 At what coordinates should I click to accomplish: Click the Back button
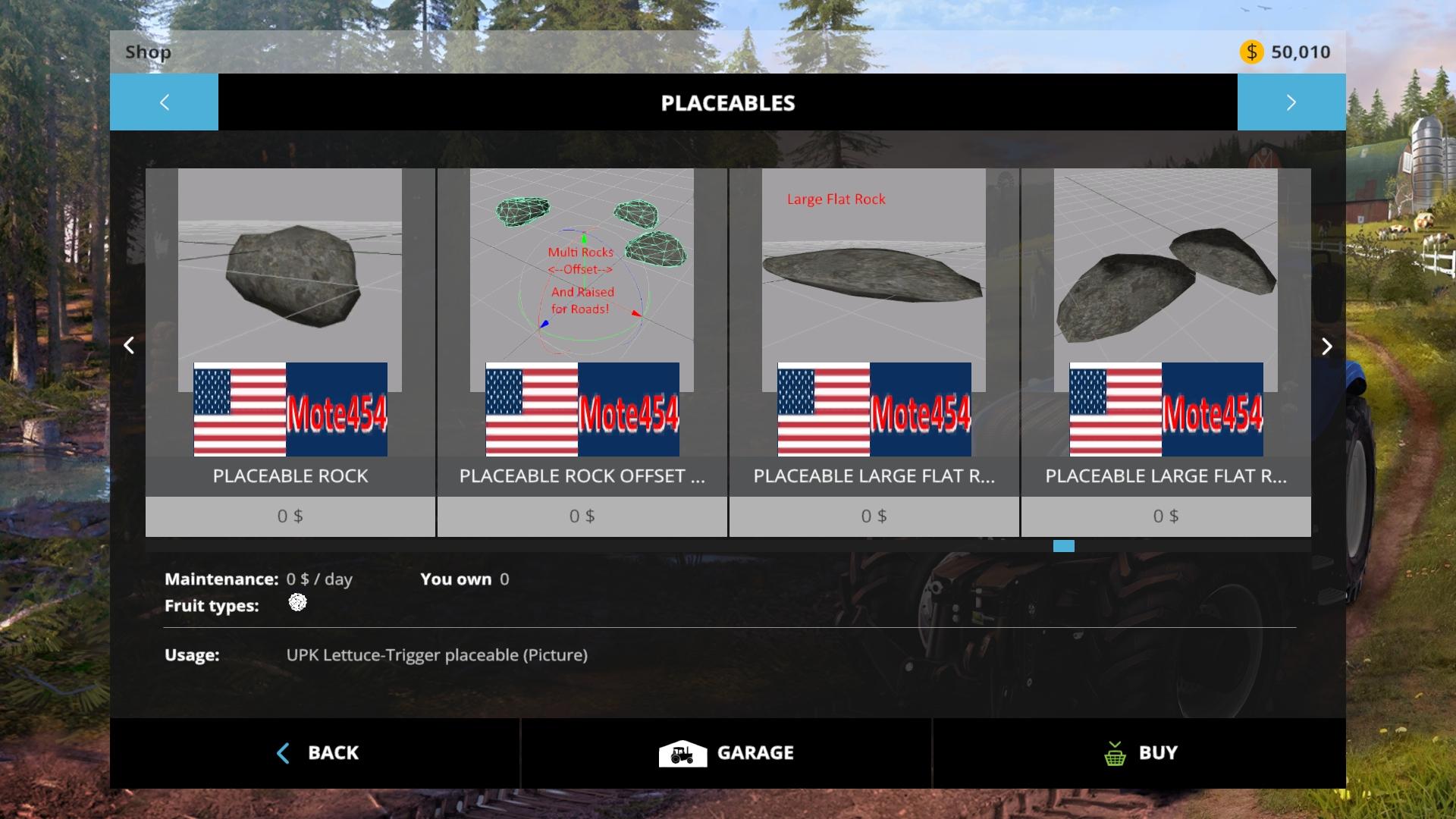point(315,753)
